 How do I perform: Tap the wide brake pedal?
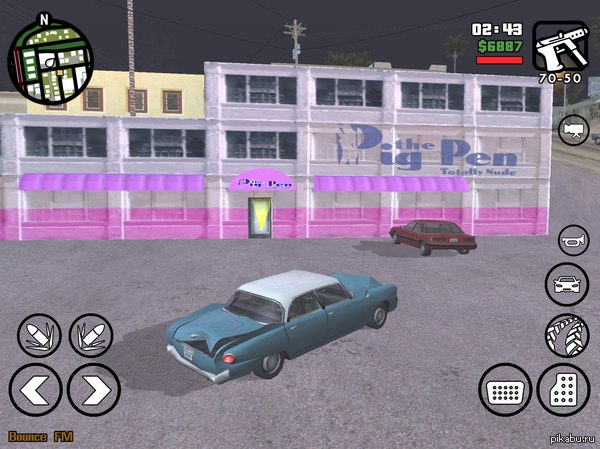pyautogui.click(x=505, y=389)
